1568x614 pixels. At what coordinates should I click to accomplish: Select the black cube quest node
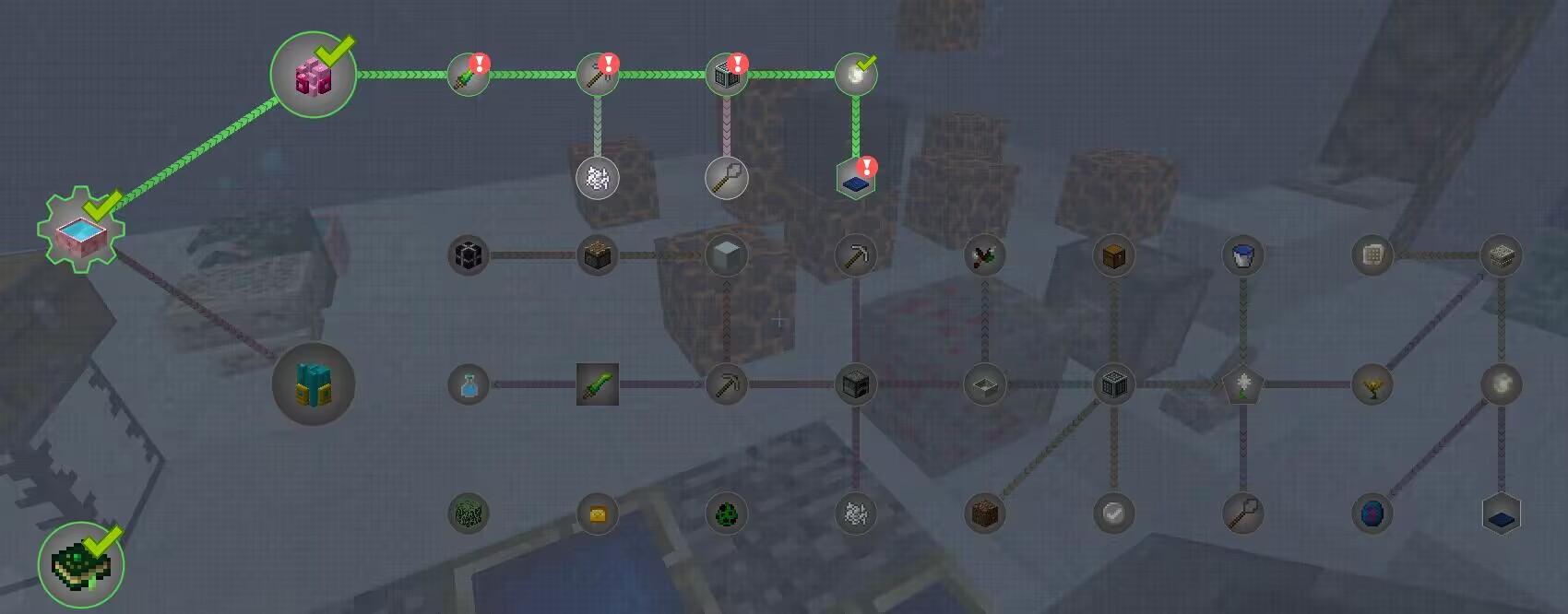[468, 255]
